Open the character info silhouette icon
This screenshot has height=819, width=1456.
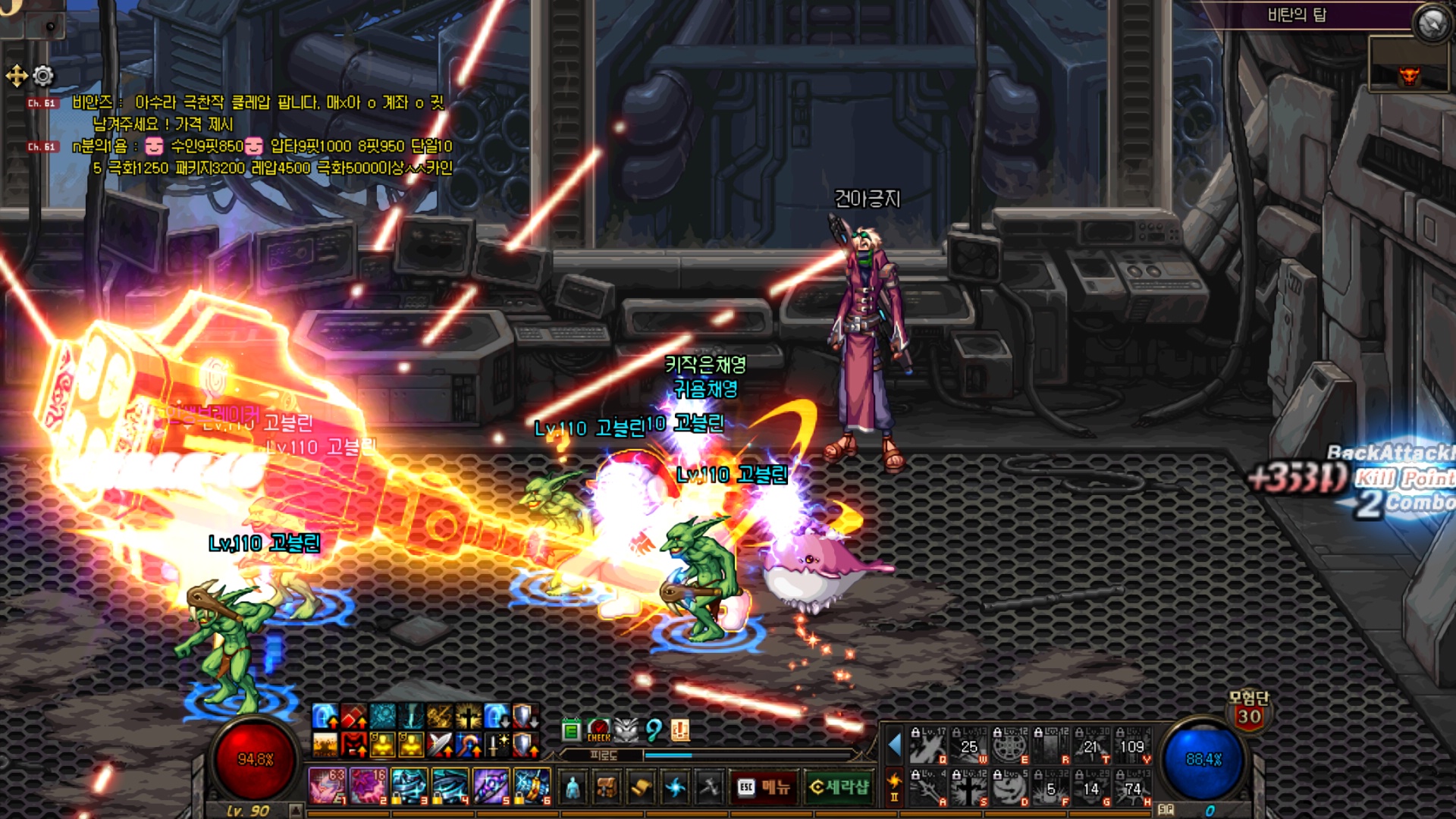click(x=573, y=787)
